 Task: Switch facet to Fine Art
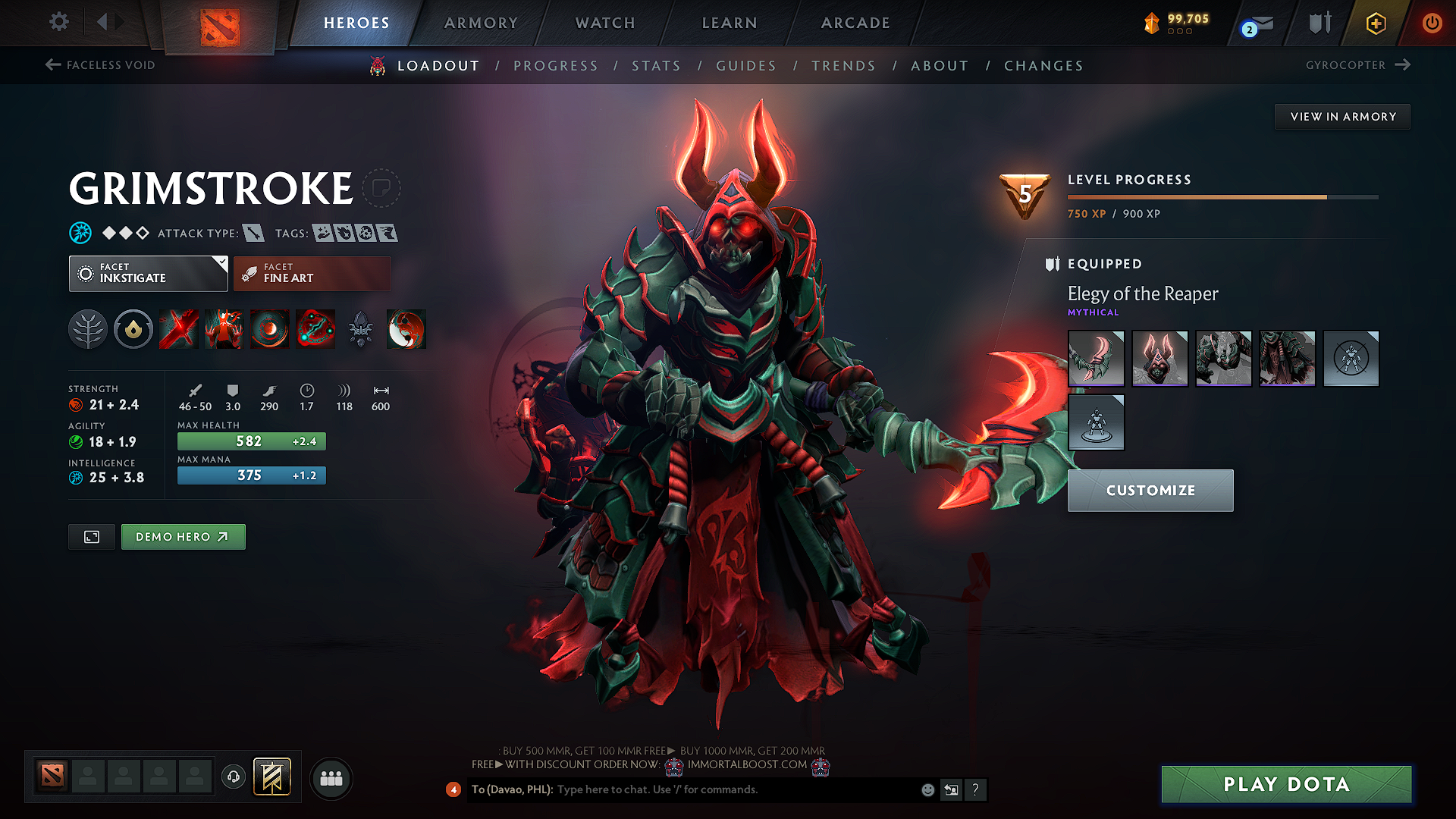tap(312, 273)
